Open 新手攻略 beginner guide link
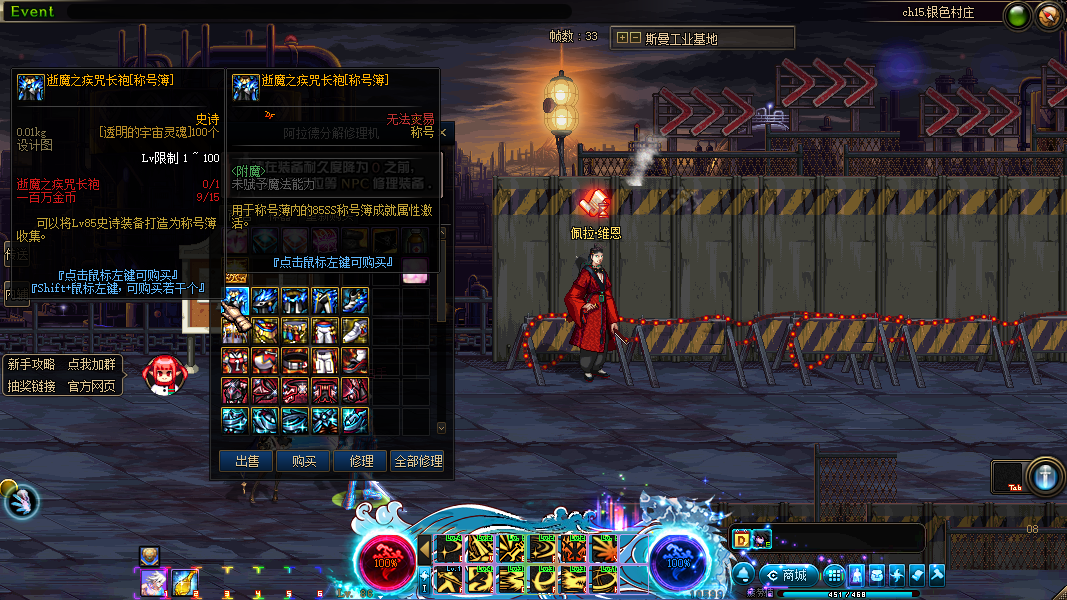The height and width of the screenshot is (600, 1067). tap(32, 365)
